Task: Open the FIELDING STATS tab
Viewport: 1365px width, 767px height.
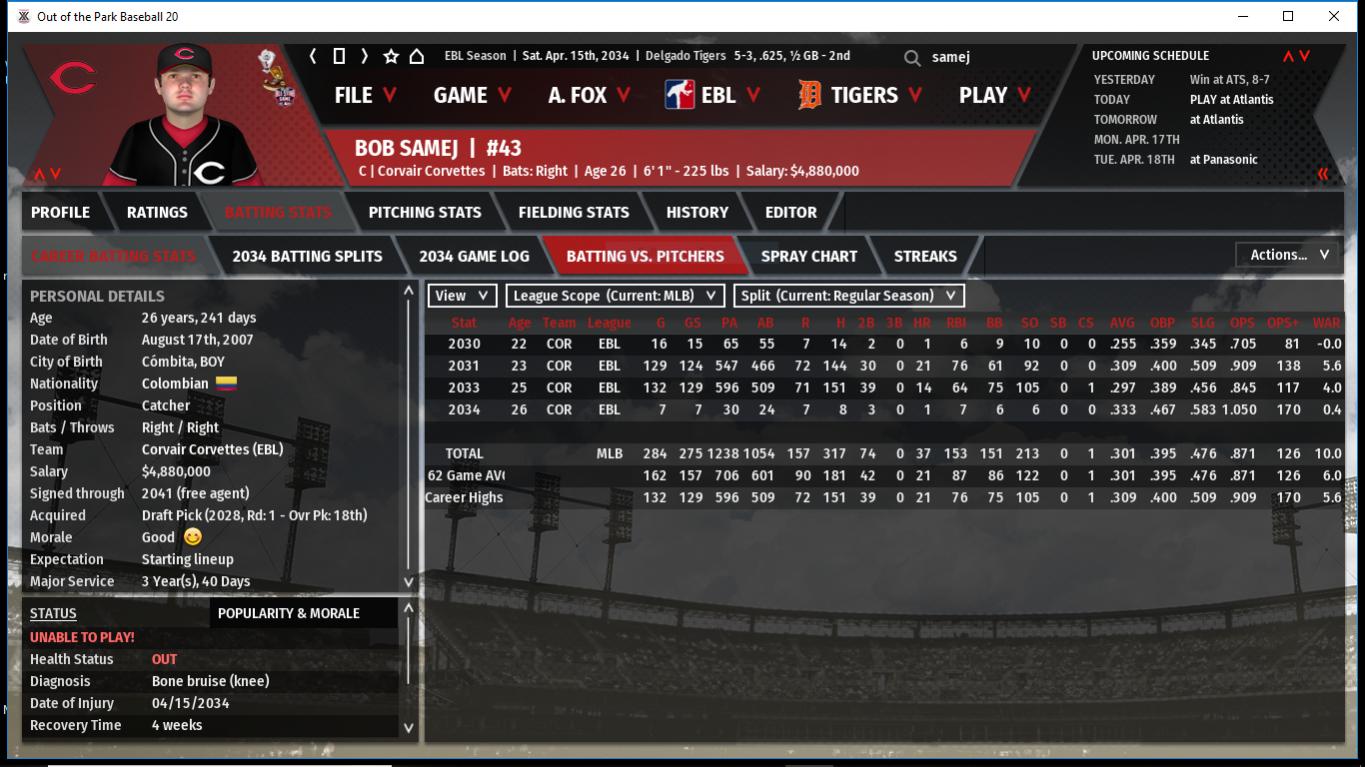Action: [573, 212]
